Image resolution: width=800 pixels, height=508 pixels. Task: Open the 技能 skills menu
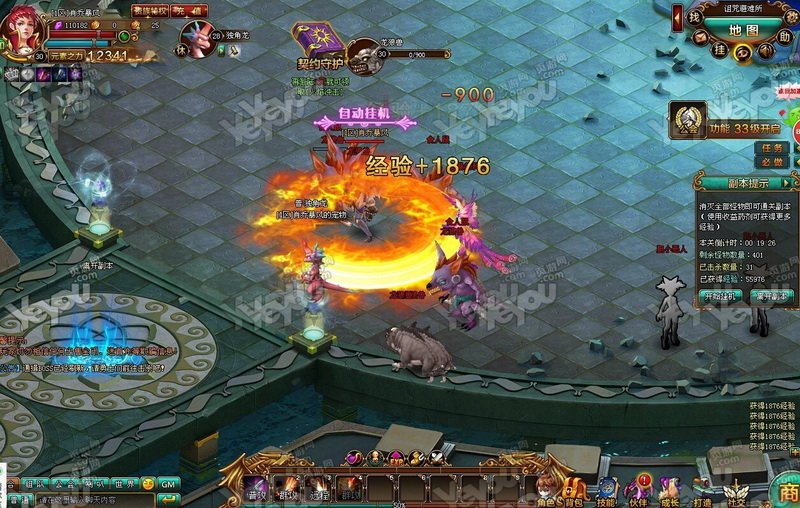tap(606, 489)
